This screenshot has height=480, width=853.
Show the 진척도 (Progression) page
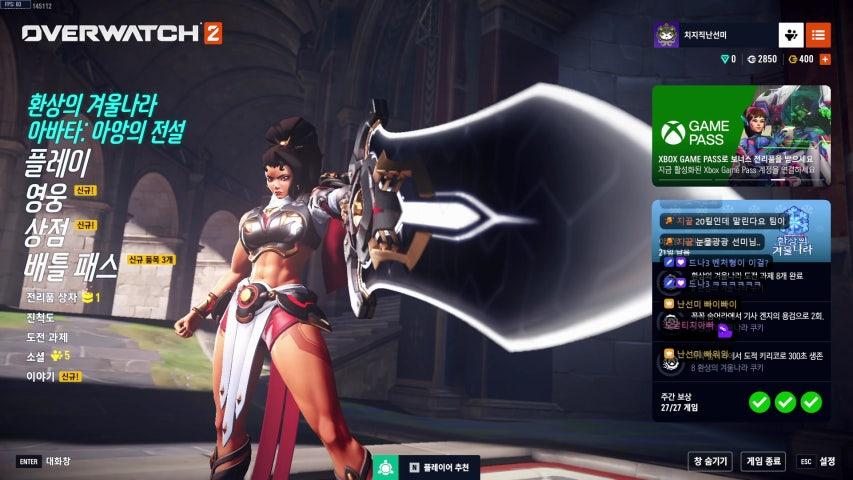tap(41, 317)
